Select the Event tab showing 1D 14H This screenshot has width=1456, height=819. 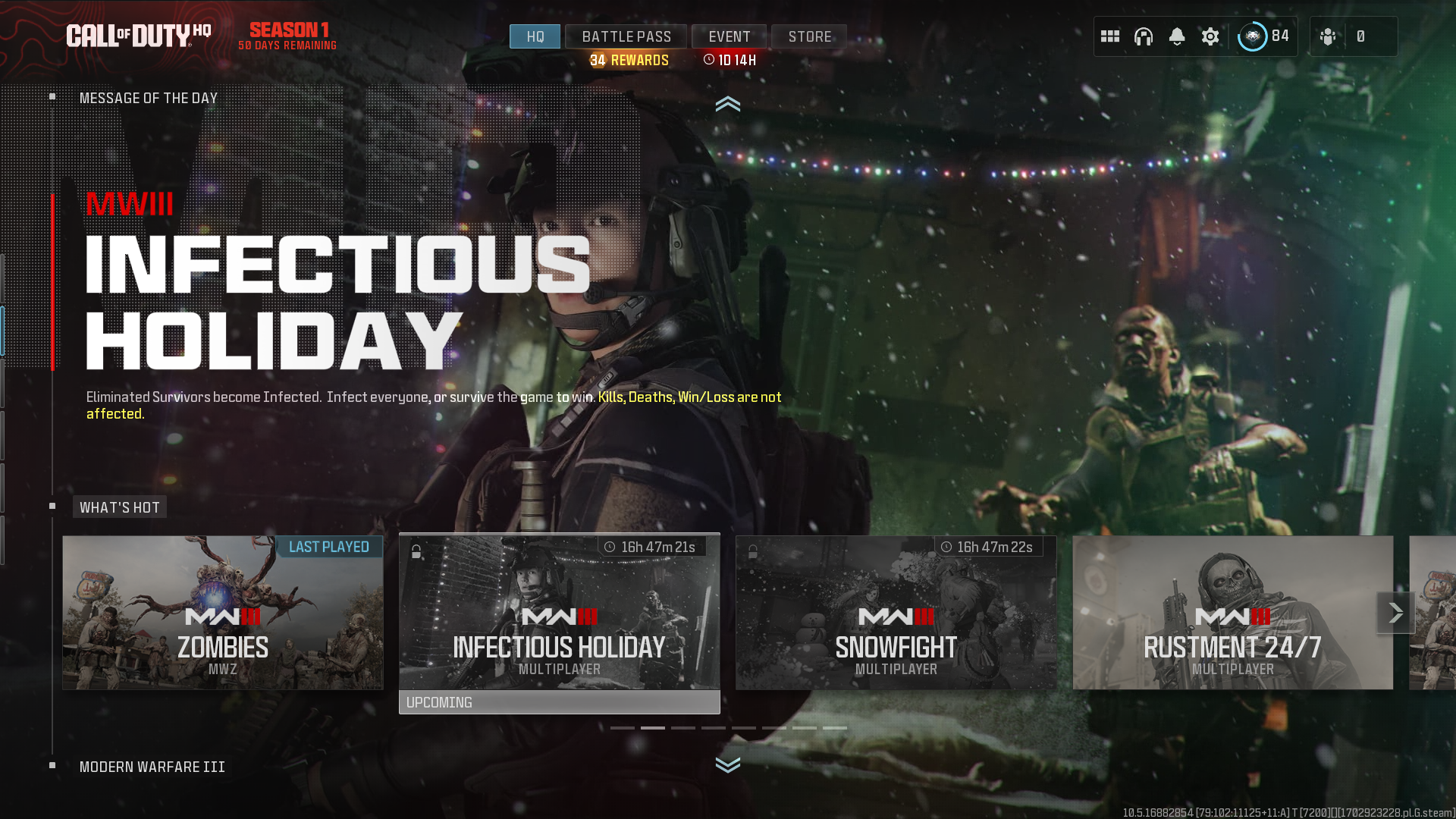[x=729, y=36]
